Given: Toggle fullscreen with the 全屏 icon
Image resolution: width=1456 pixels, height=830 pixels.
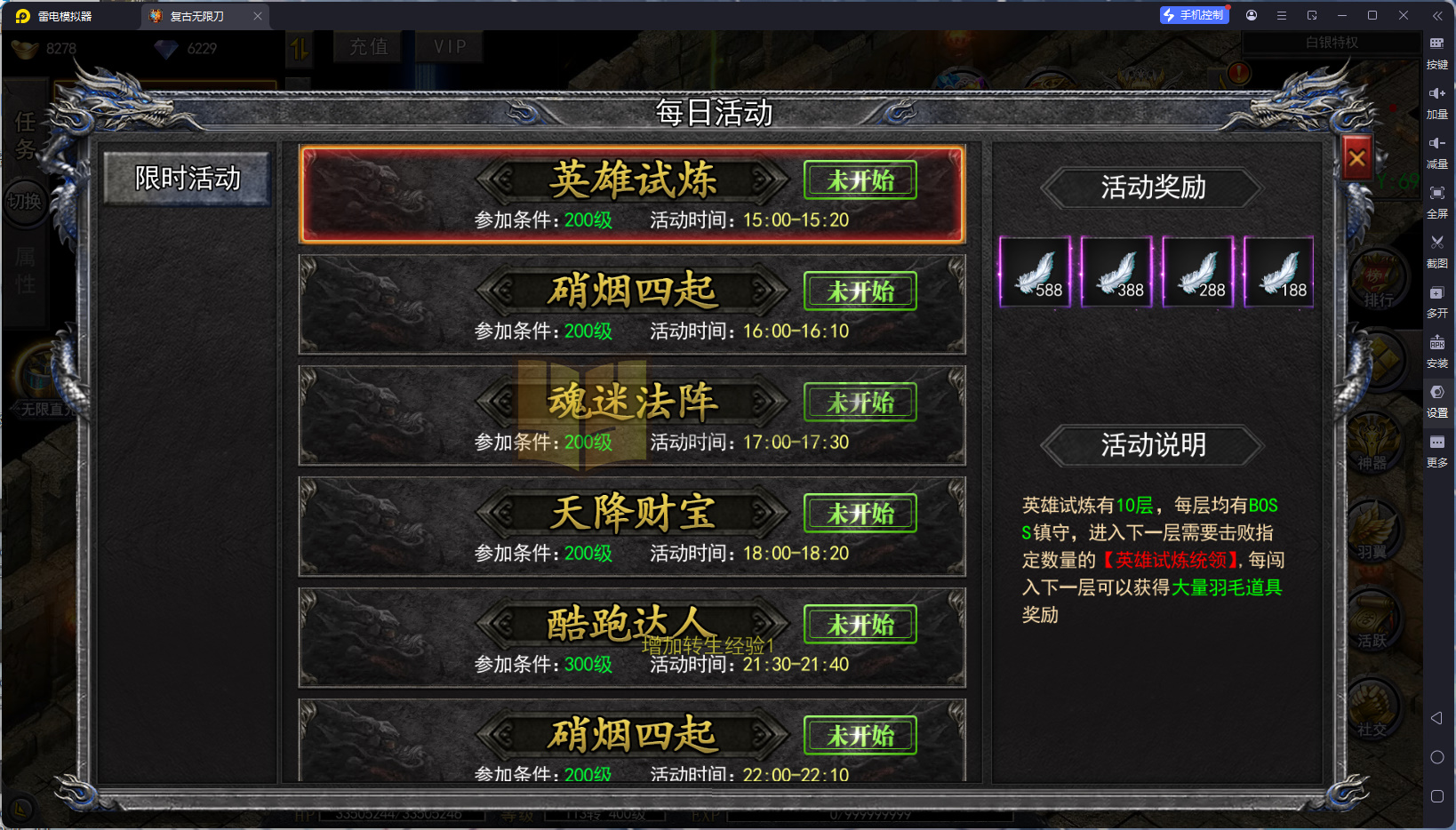Looking at the screenshot, I should click(x=1439, y=201).
